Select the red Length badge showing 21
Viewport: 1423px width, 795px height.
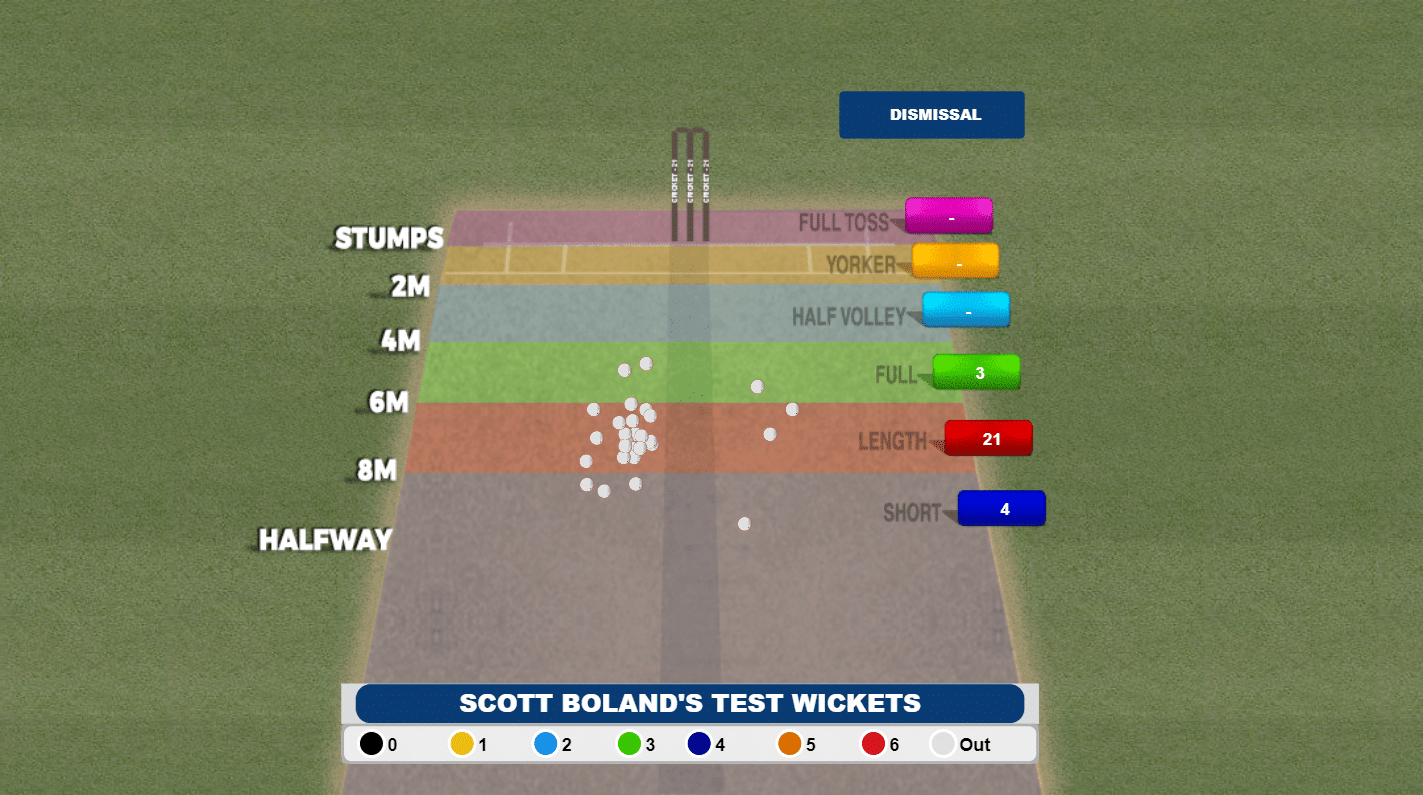point(989,439)
